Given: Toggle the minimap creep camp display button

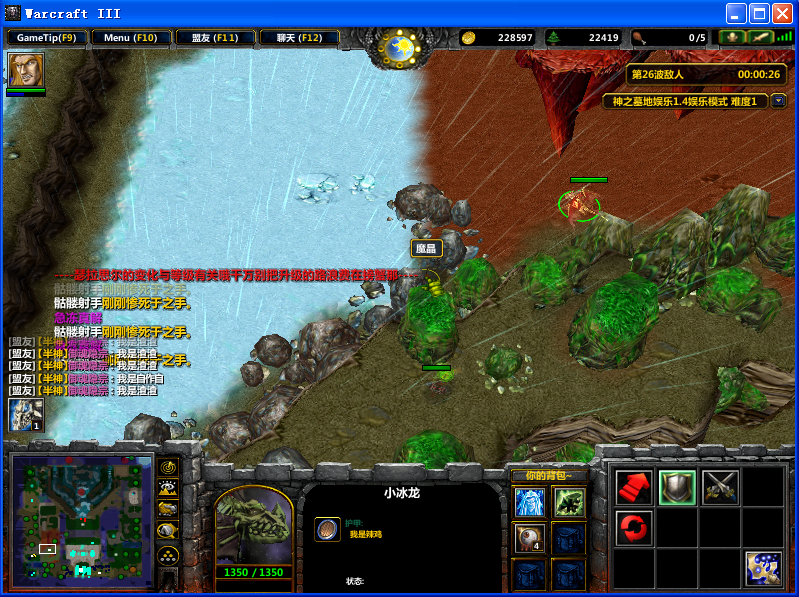Looking at the screenshot, I should pyautogui.click(x=169, y=531).
